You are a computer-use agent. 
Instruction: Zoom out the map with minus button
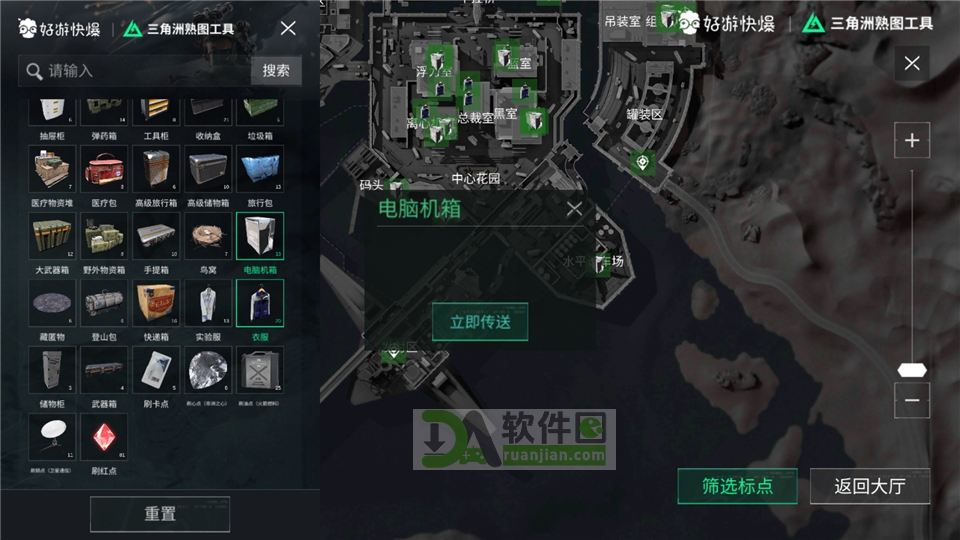point(911,400)
